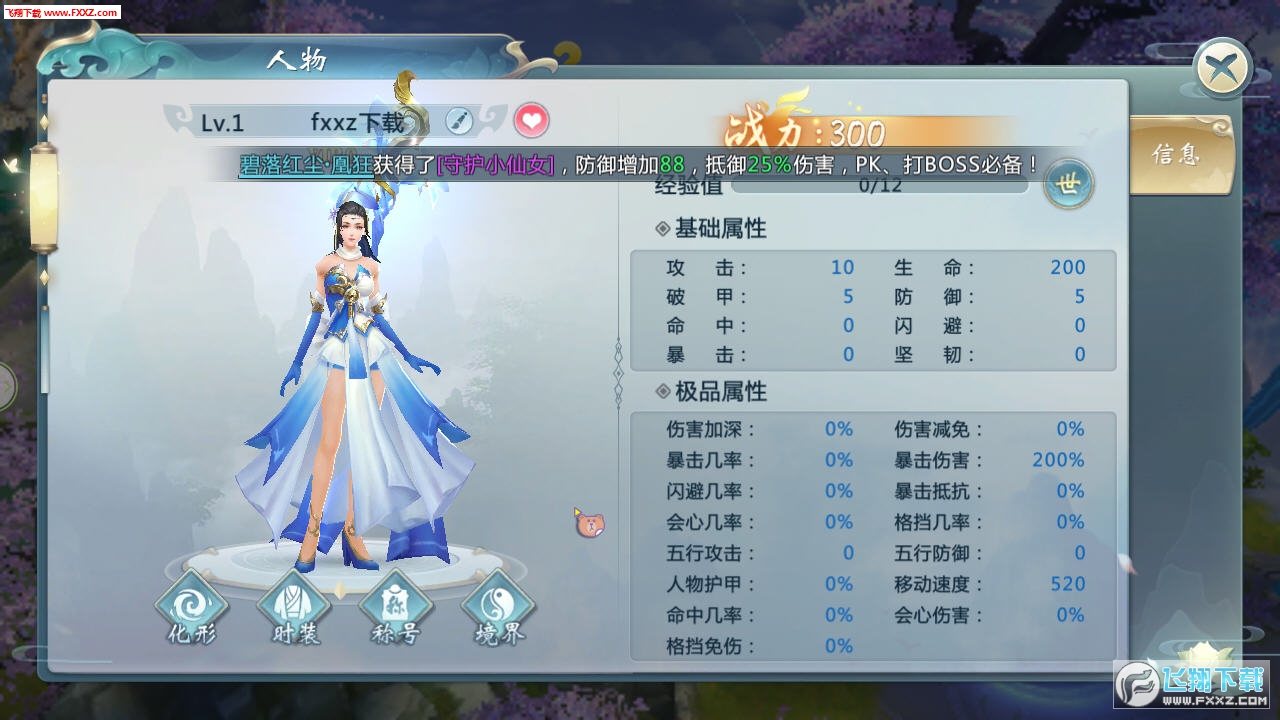Toggle the heart favorite button
The width and height of the screenshot is (1280, 720).
pyautogui.click(x=531, y=120)
